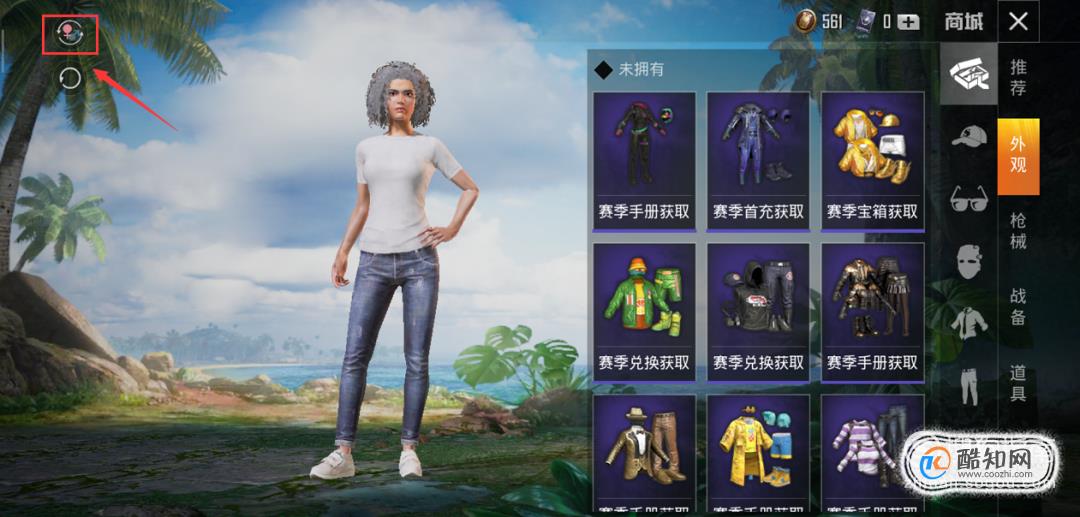Click the circular arrow reset icon
The height and width of the screenshot is (517, 1080).
[x=70, y=78]
